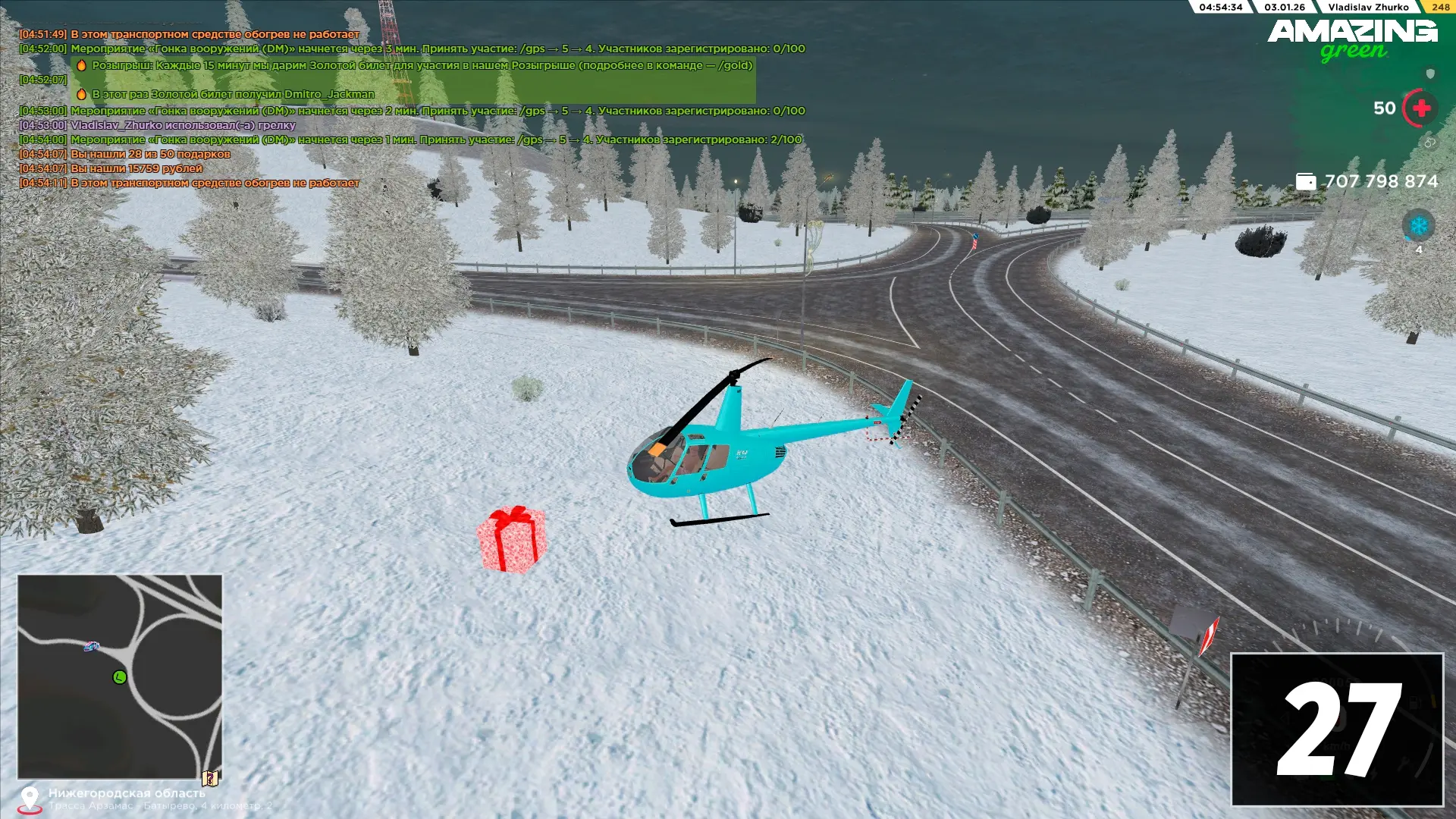The height and width of the screenshot is (819, 1456).
Task: Select the green L marker on the minimap
Action: point(120,677)
